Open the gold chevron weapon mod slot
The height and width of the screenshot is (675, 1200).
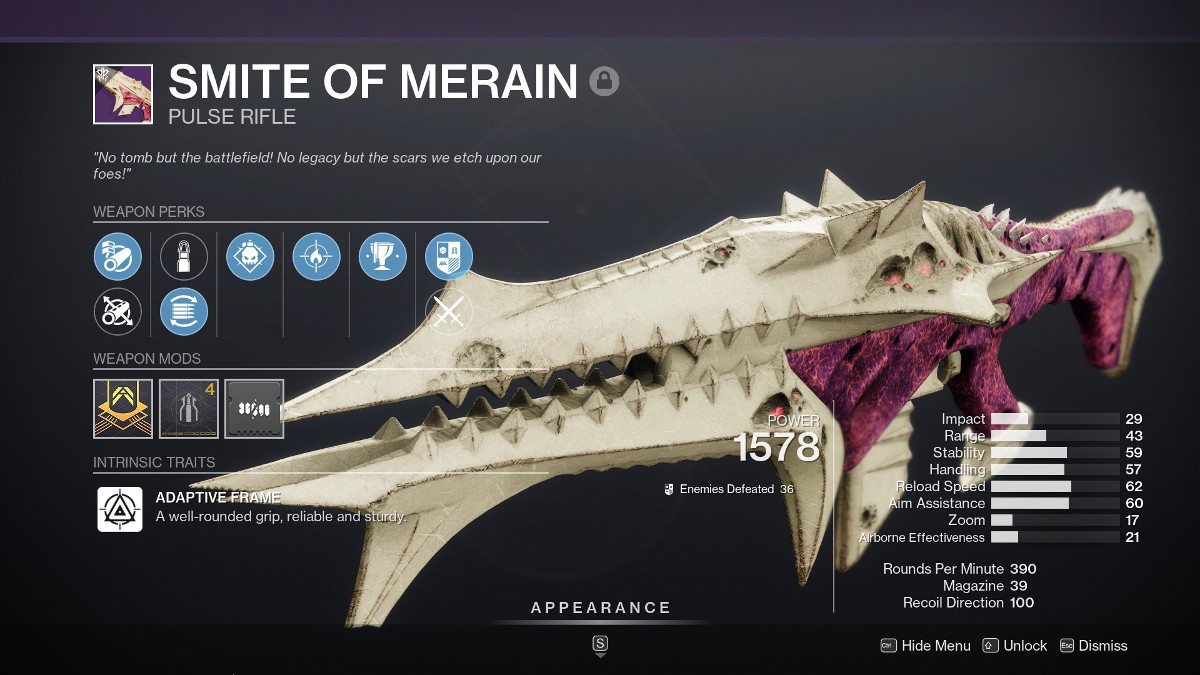coord(123,408)
